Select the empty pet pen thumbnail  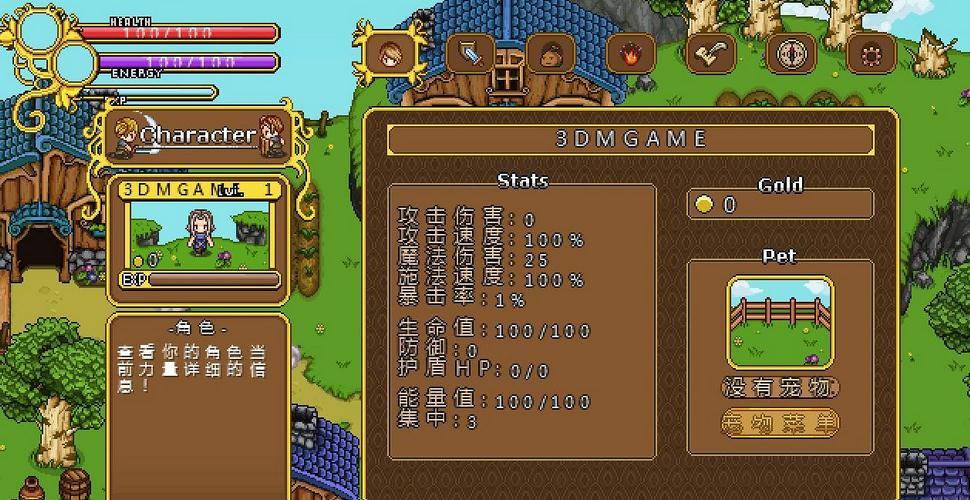(x=780, y=323)
